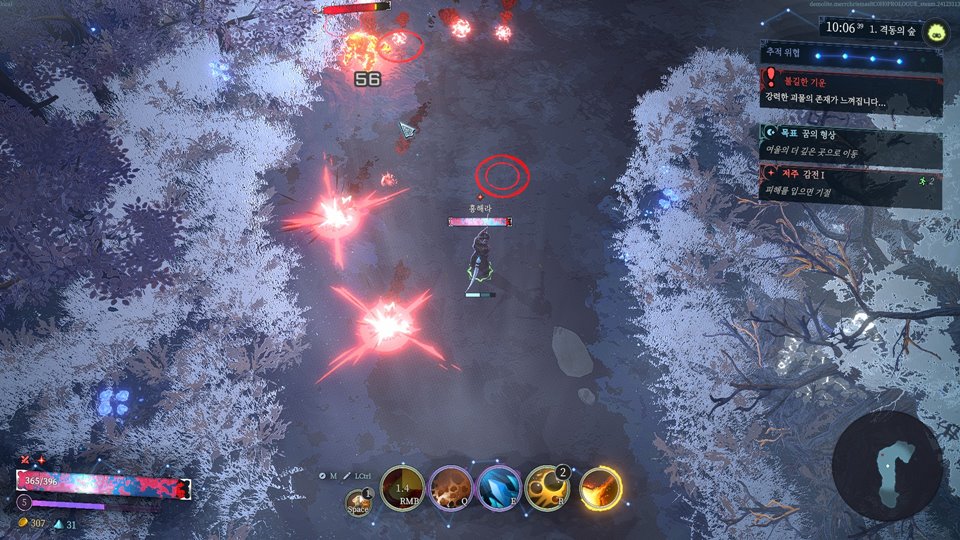
Task: Click the crossed swords buff icon
Action: (26, 459)
